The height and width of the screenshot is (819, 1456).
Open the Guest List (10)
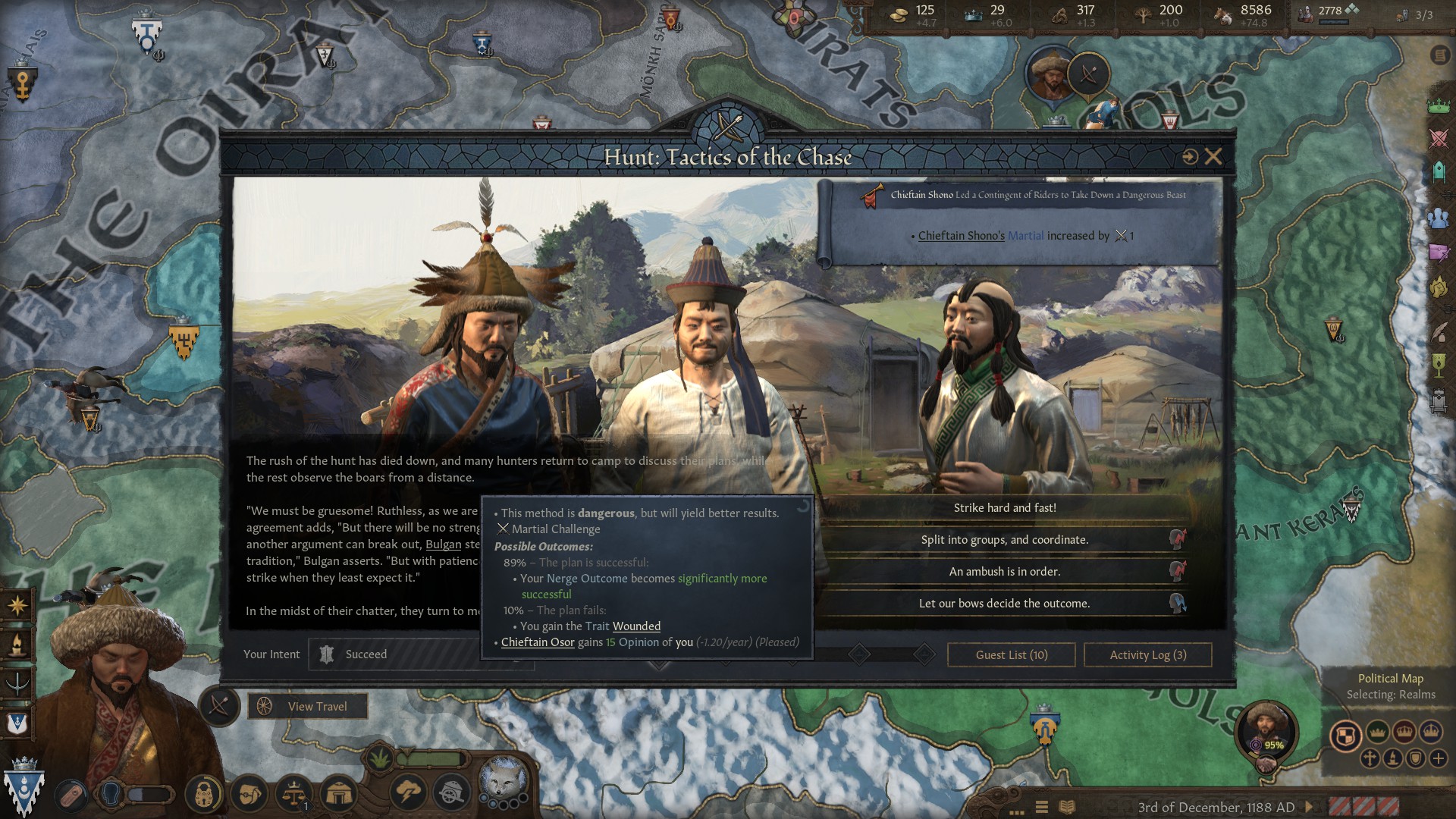(x=1011, y=655)
